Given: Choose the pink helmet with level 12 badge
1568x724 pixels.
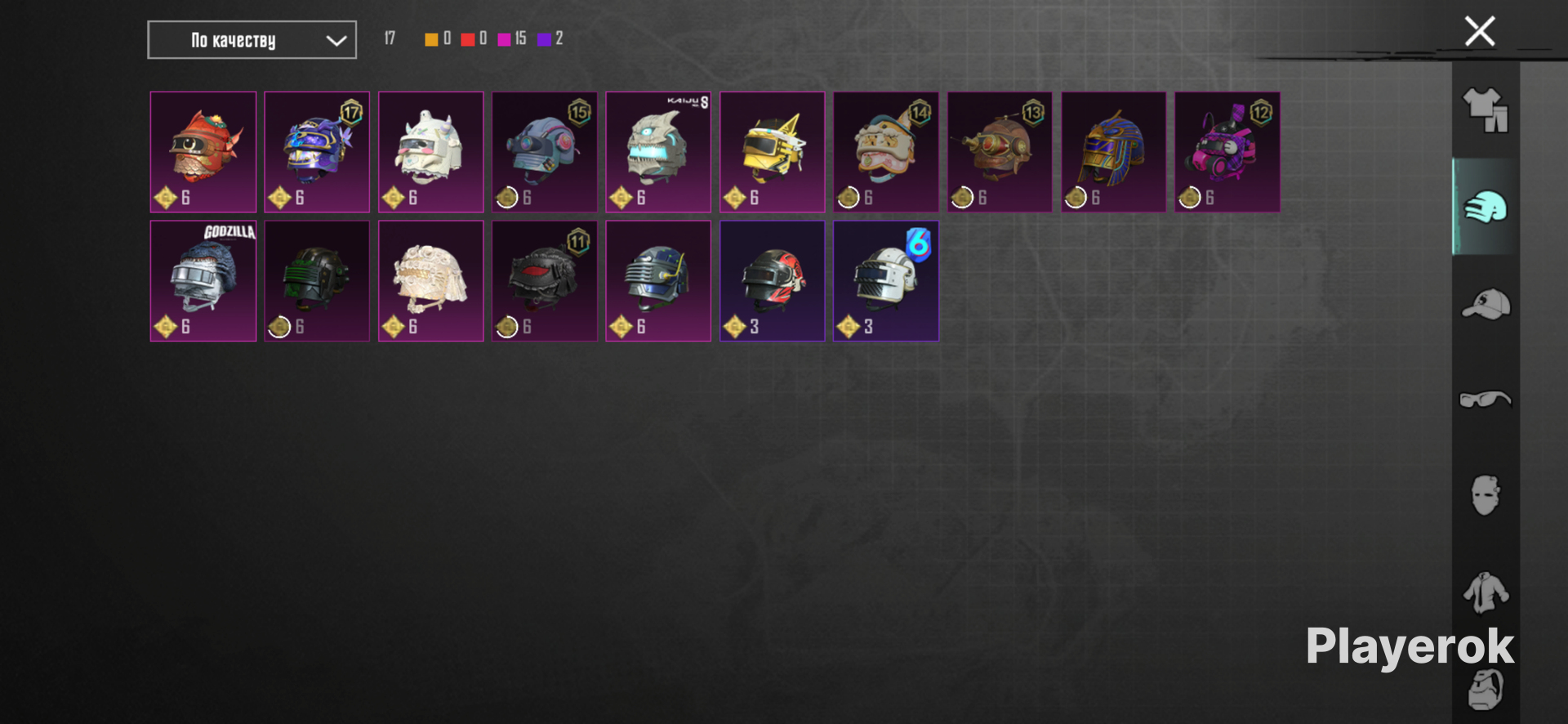Looking at the screenshot, I should (1227, 152).
